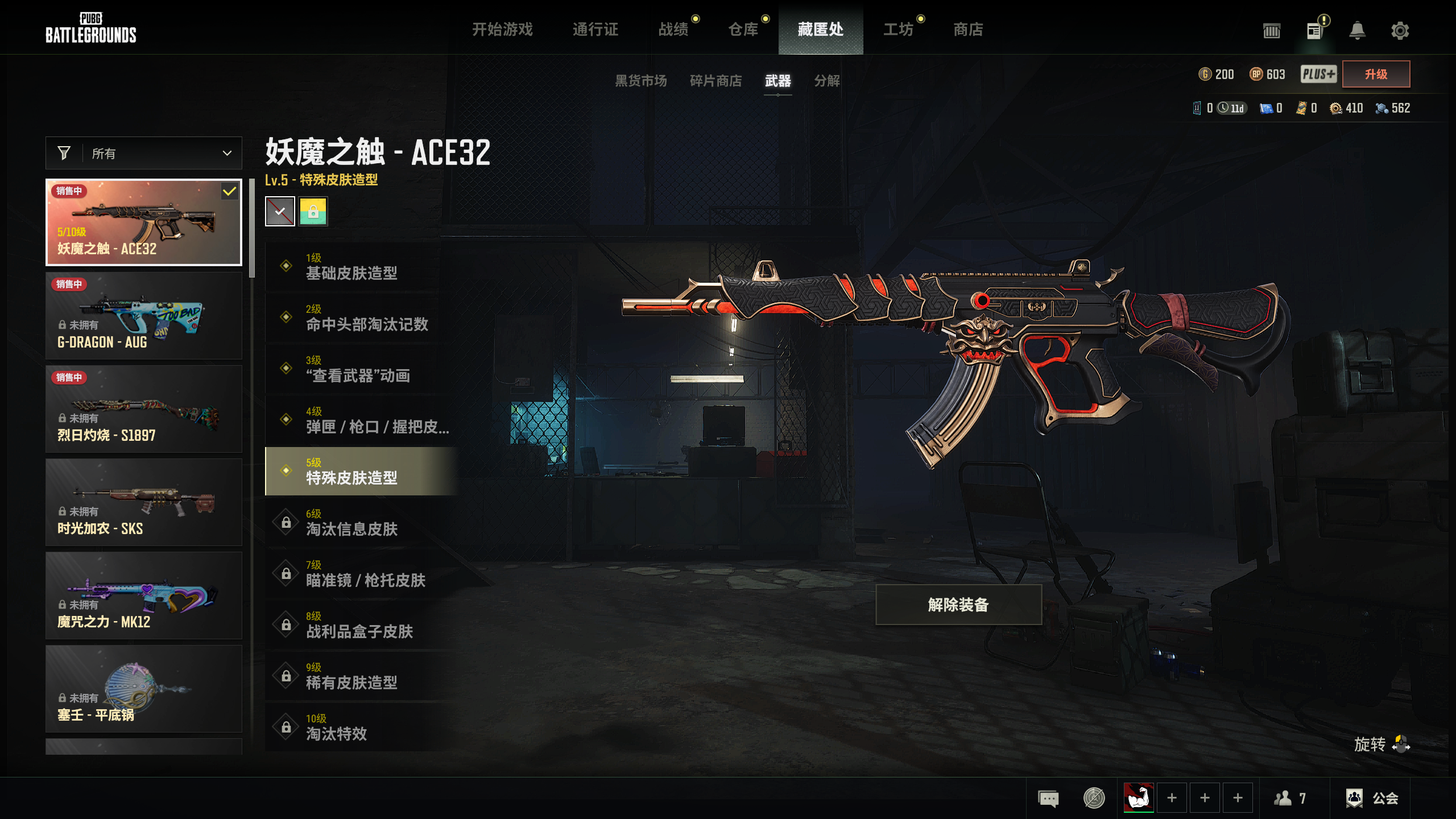Screen dimensions: 1456x819
Task: Select level 1 基础皮肤造型 row
Action: click(362, 267)
